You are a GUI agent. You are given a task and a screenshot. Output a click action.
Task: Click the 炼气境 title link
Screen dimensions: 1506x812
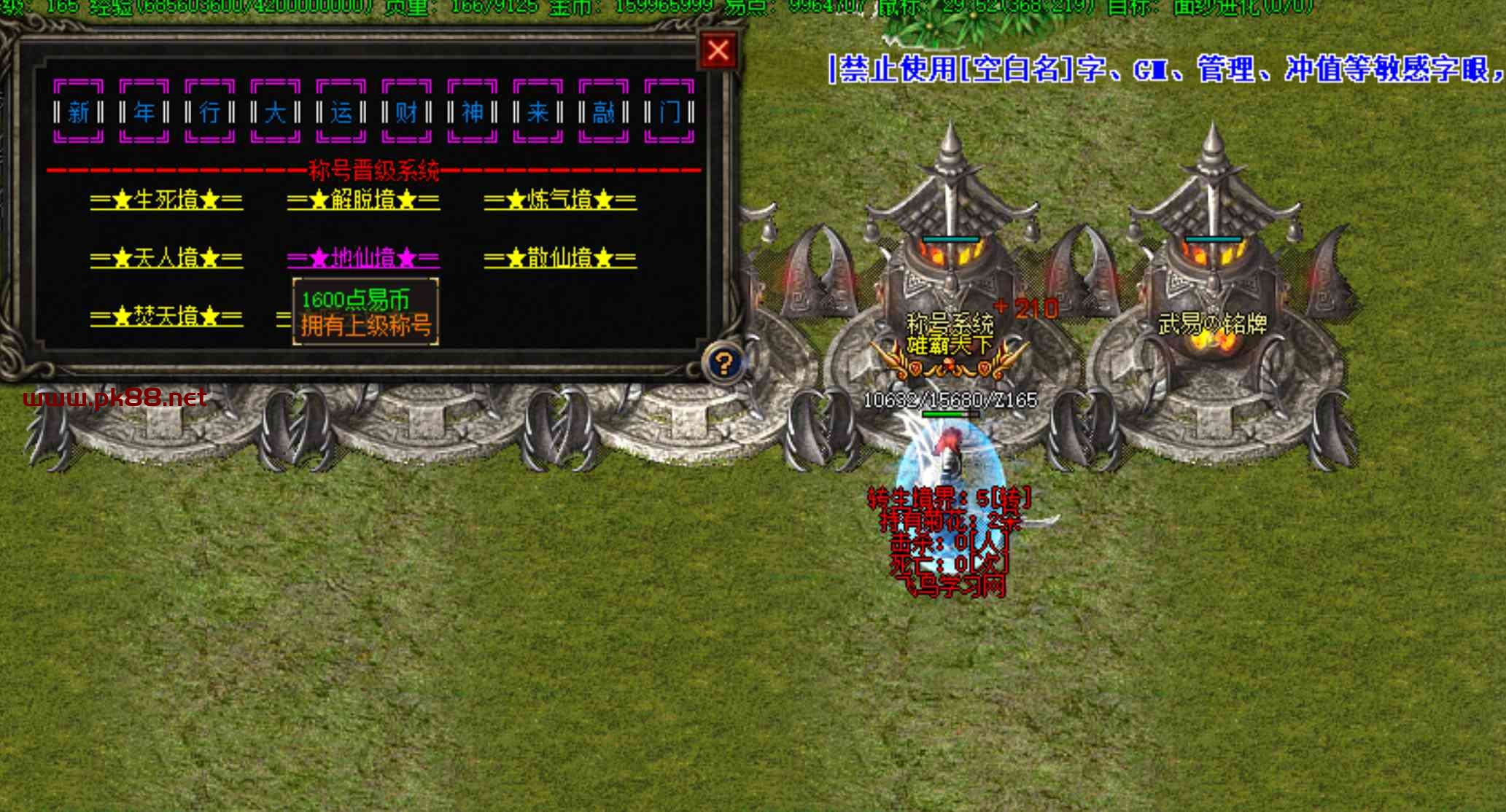click(560, 200)
